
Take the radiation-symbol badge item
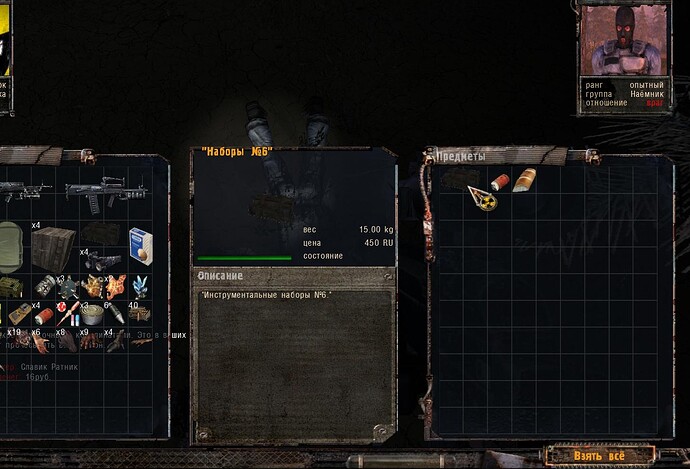point(485,200)
